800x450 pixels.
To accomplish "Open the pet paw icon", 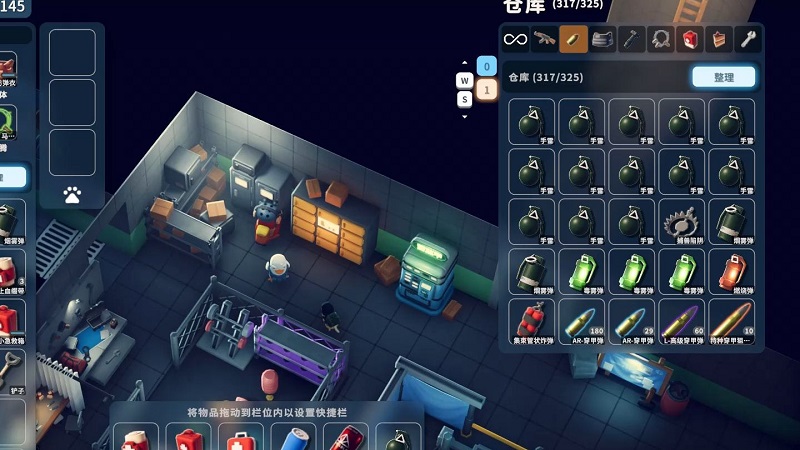I will pos(72,195).
